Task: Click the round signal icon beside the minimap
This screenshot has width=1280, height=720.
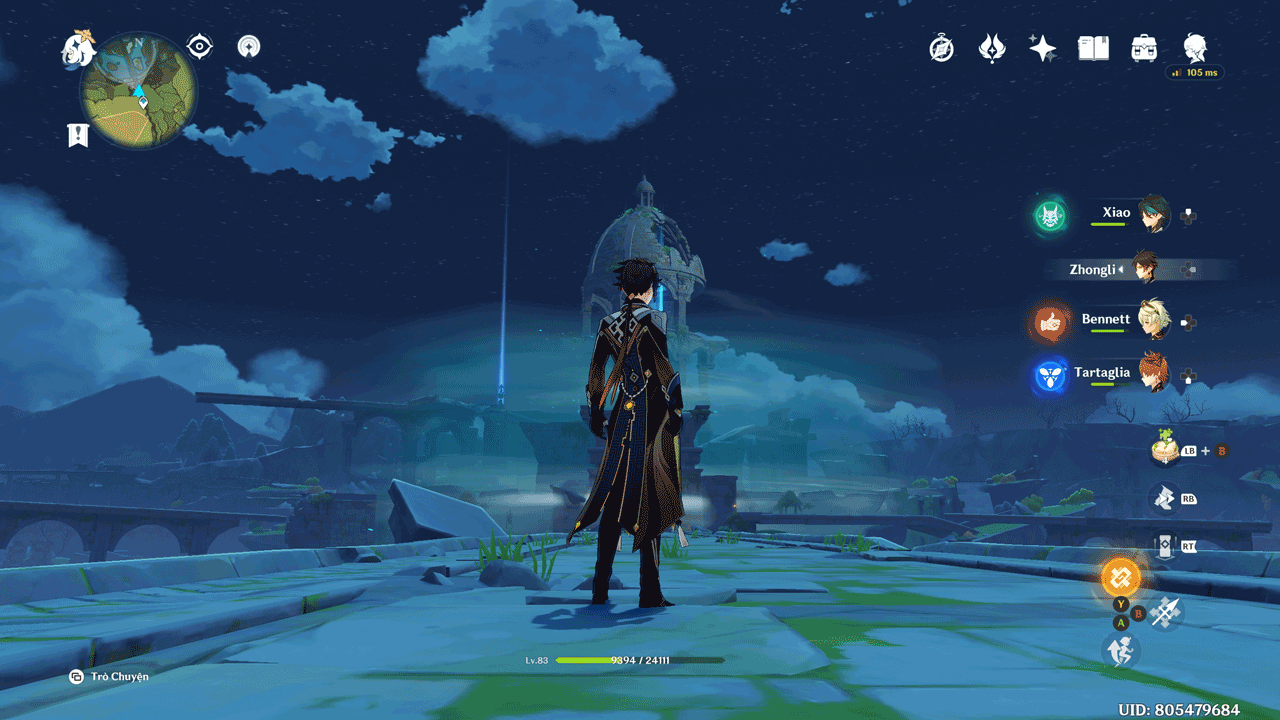Action: [x=249, y=46]
